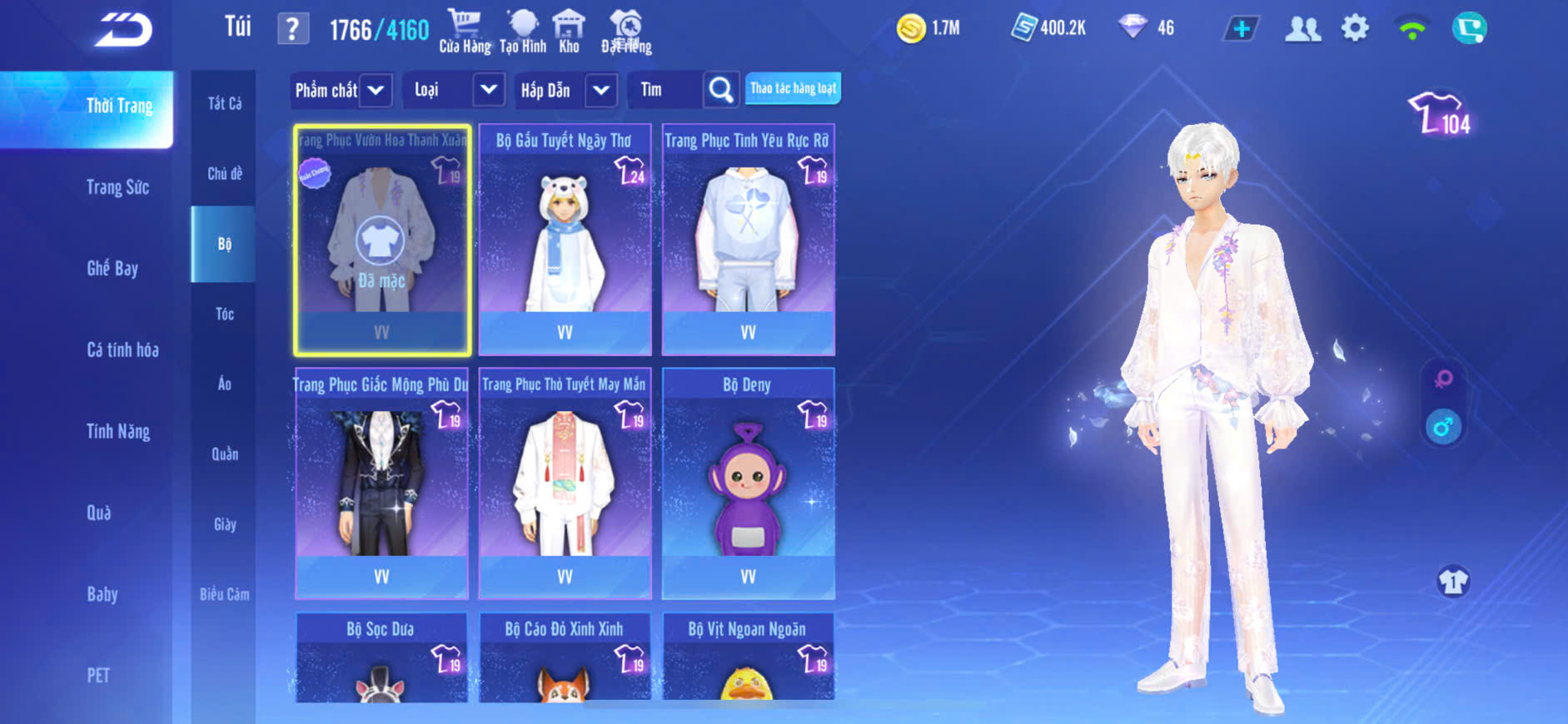Click the magnifying glass search button
Image resolution: width=1568 pixels, height=724 pixels.
(x=720, y=90)
